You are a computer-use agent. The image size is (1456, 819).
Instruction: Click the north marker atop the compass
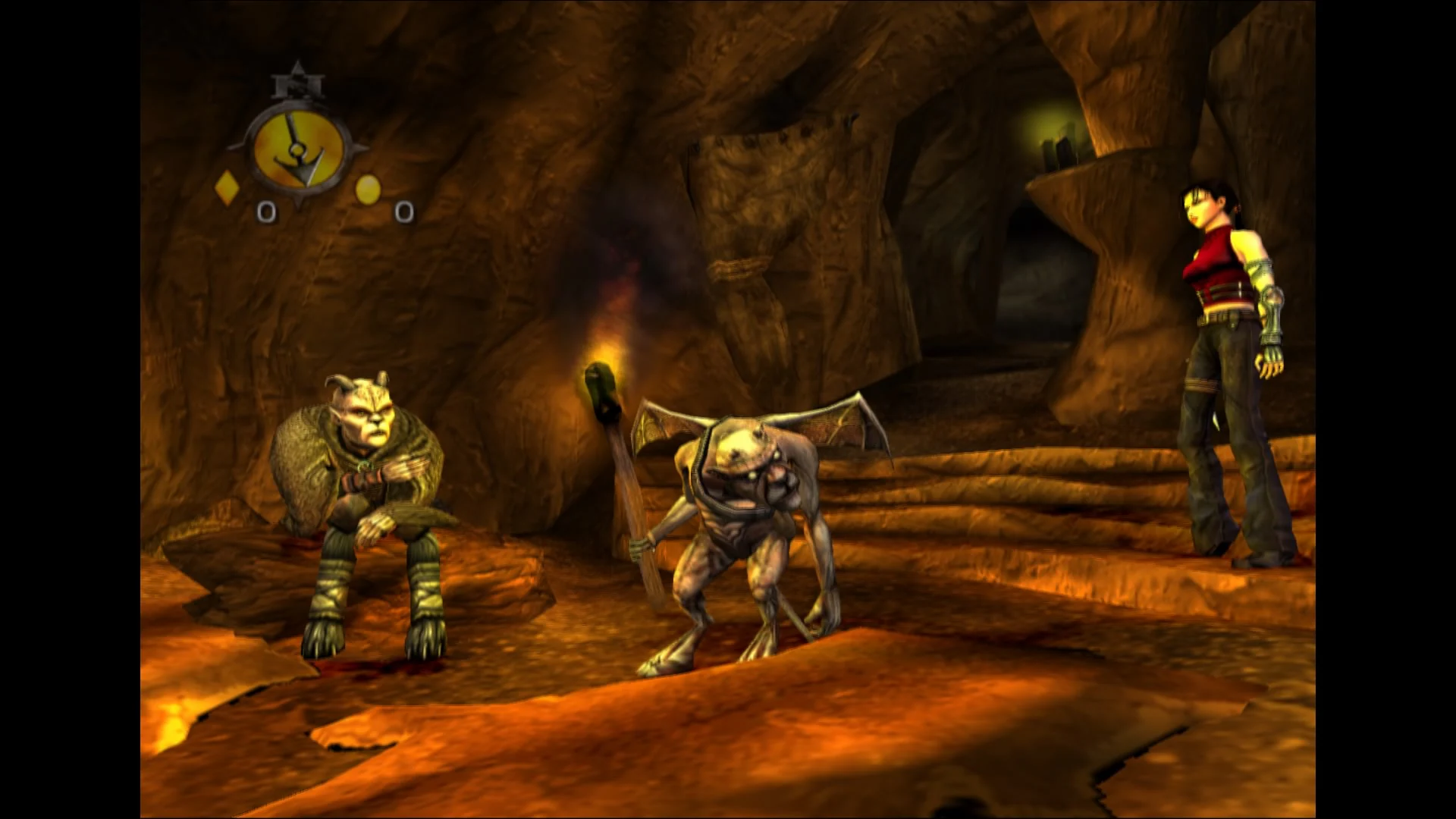(x=297, y=82)
